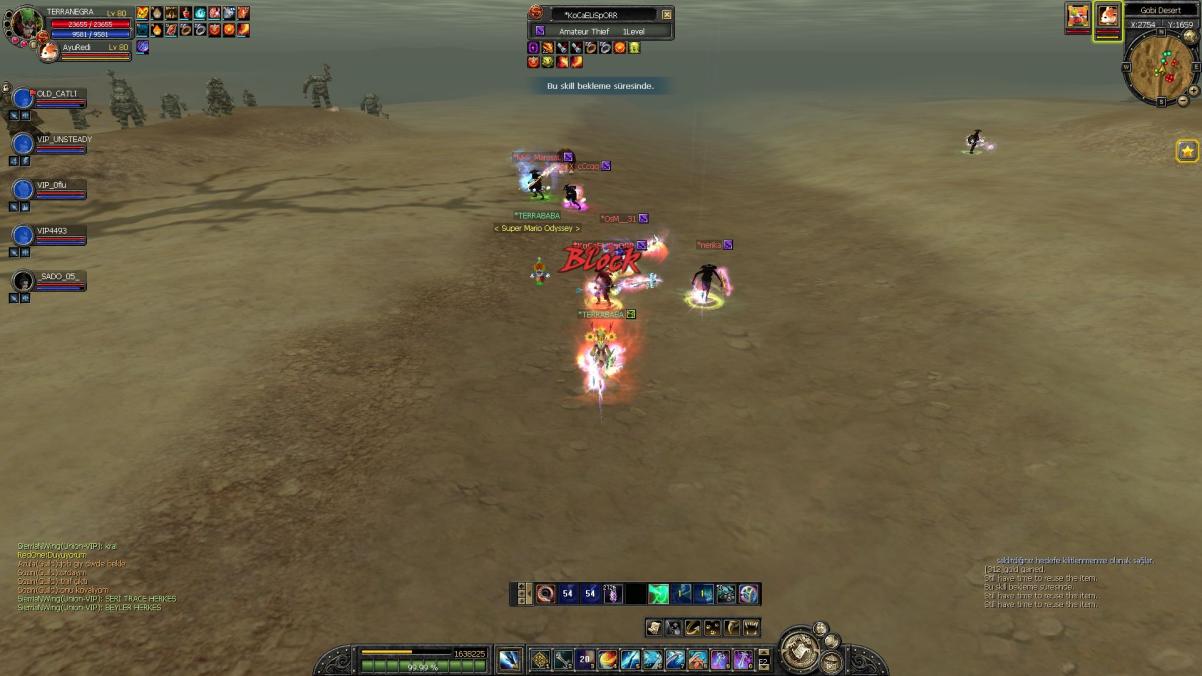Open the Gobi Desert minimap
1202x676 pixels.
(x=1160, y=70)
